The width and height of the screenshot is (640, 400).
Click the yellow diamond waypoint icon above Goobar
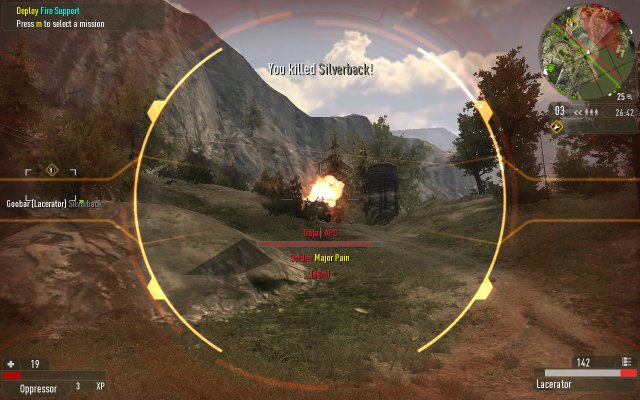51,170
